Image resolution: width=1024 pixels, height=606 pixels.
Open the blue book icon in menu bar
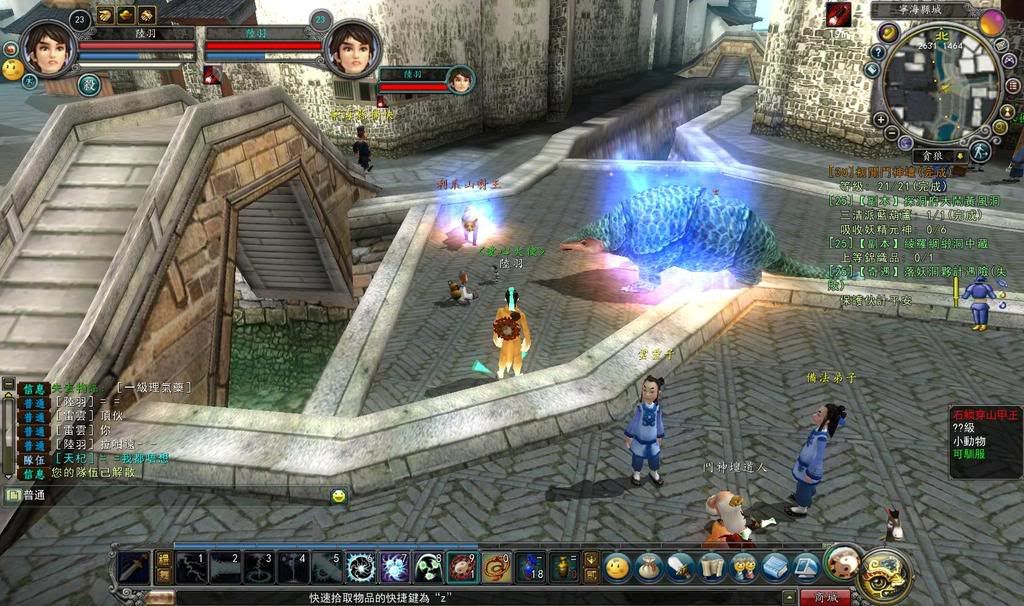[775, 567]
